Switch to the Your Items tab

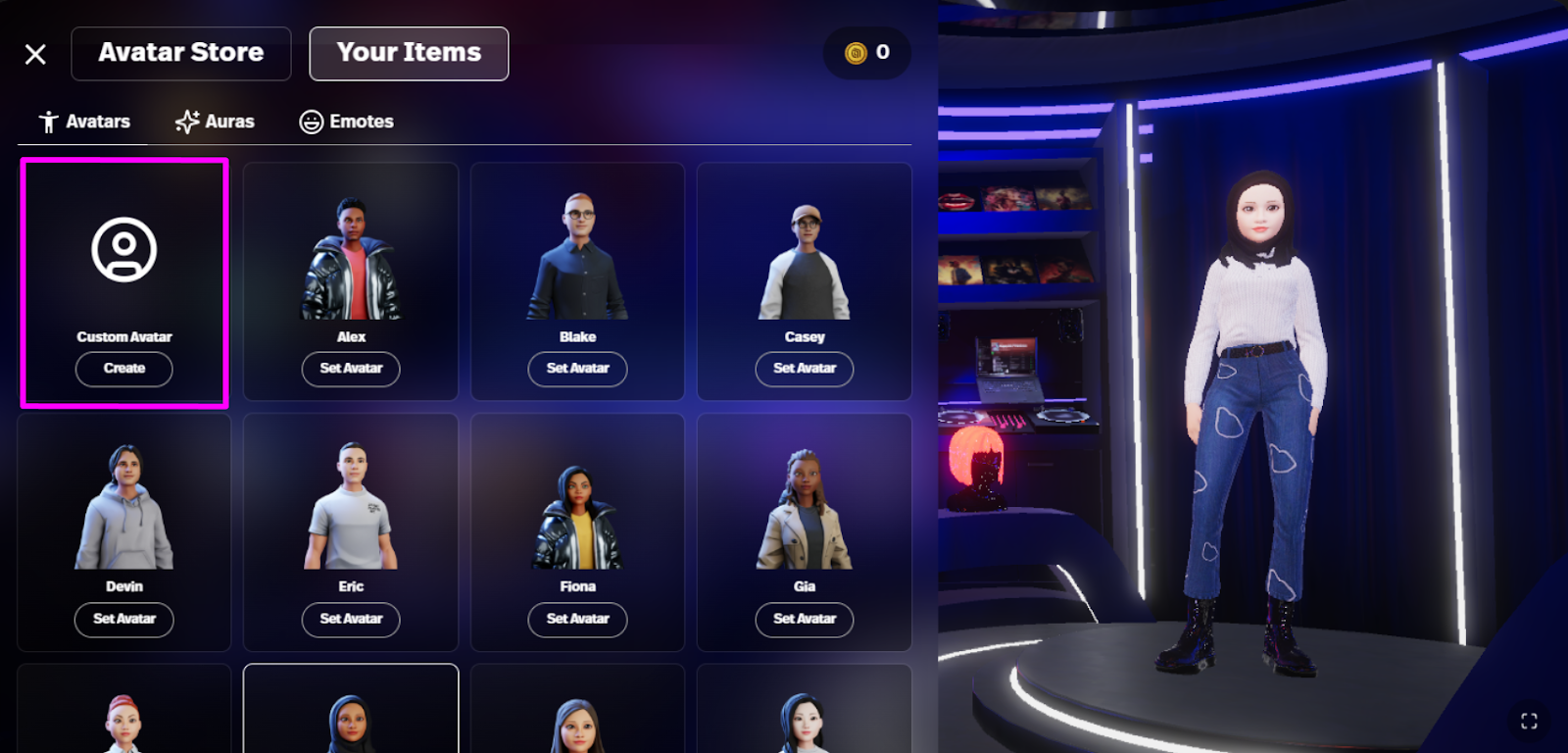tap(409, 53)
